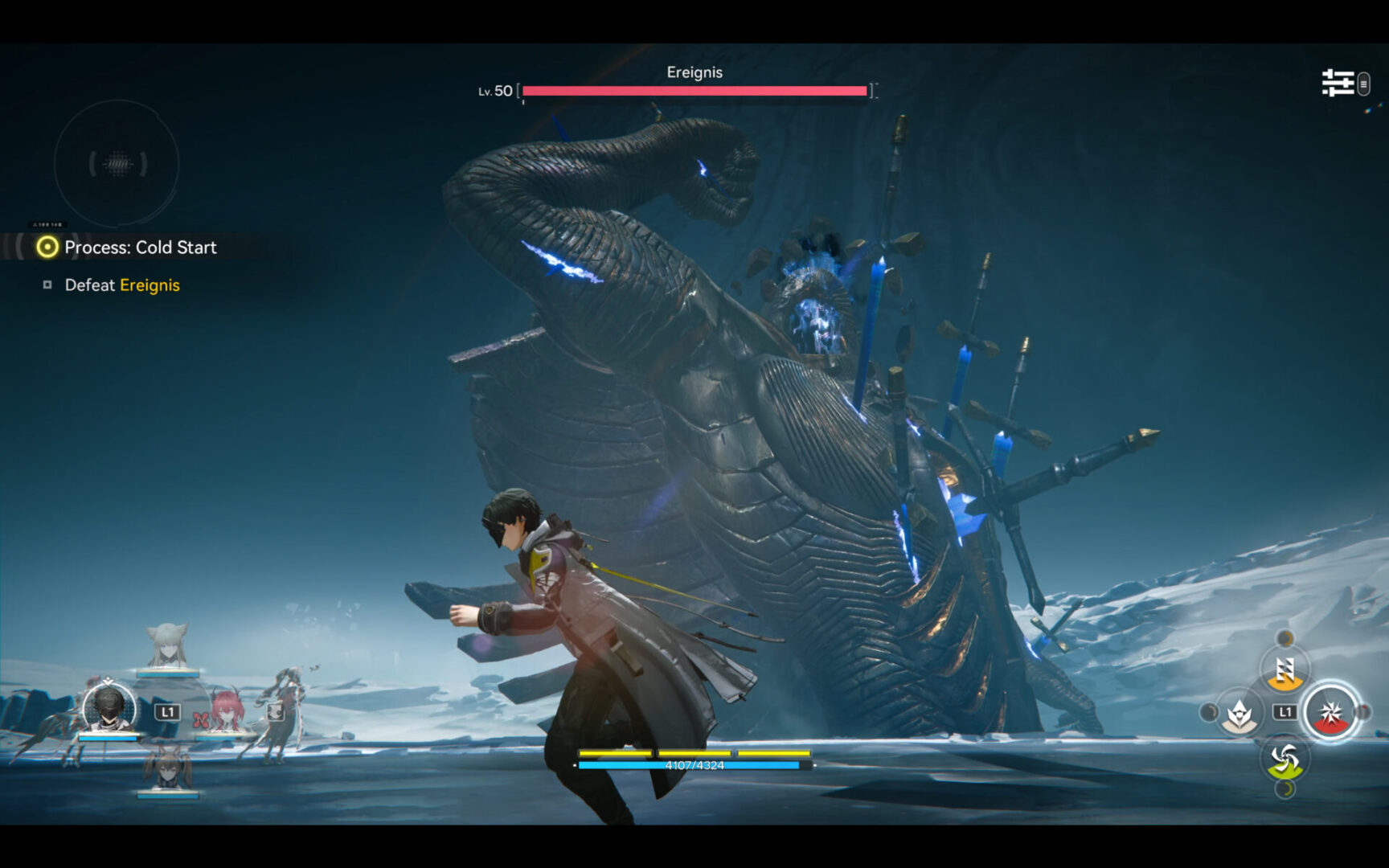Click the chevron above the active character portrait
1389x868 pixels.
point(108,680)
